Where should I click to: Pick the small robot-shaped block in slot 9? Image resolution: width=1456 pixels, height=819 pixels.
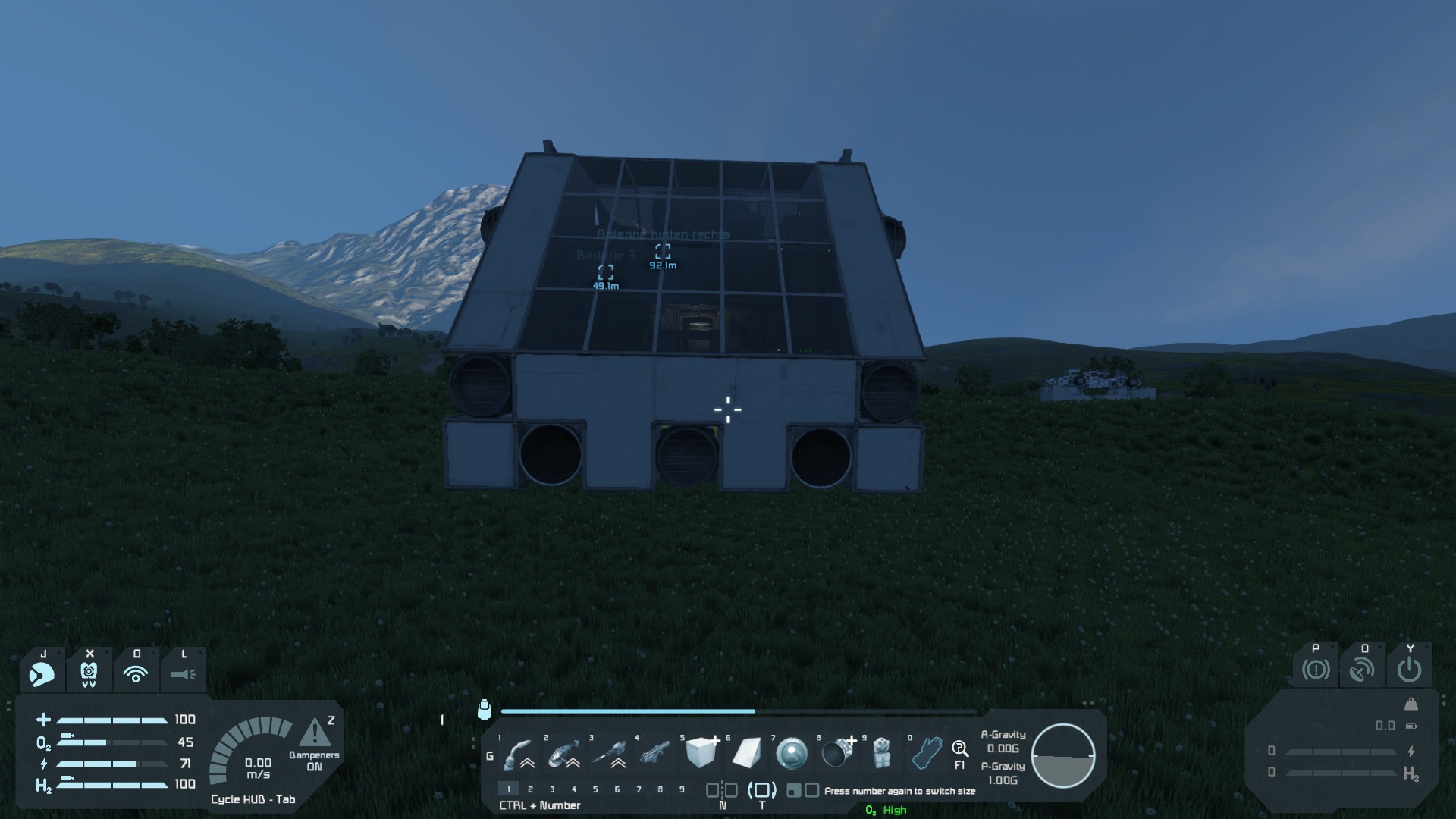[x=881, y=753]
